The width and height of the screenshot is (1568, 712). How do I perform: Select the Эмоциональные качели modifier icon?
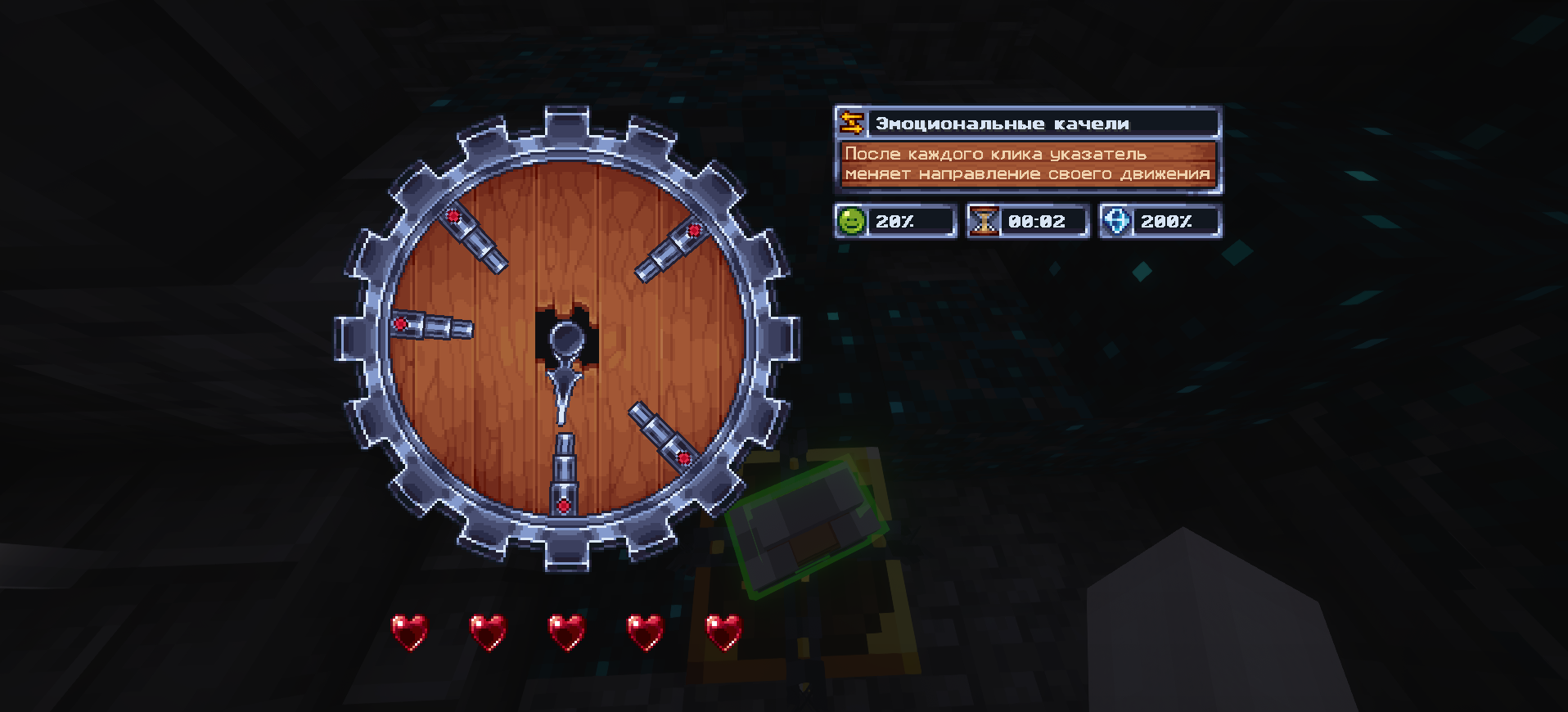[x=852, y=123]
